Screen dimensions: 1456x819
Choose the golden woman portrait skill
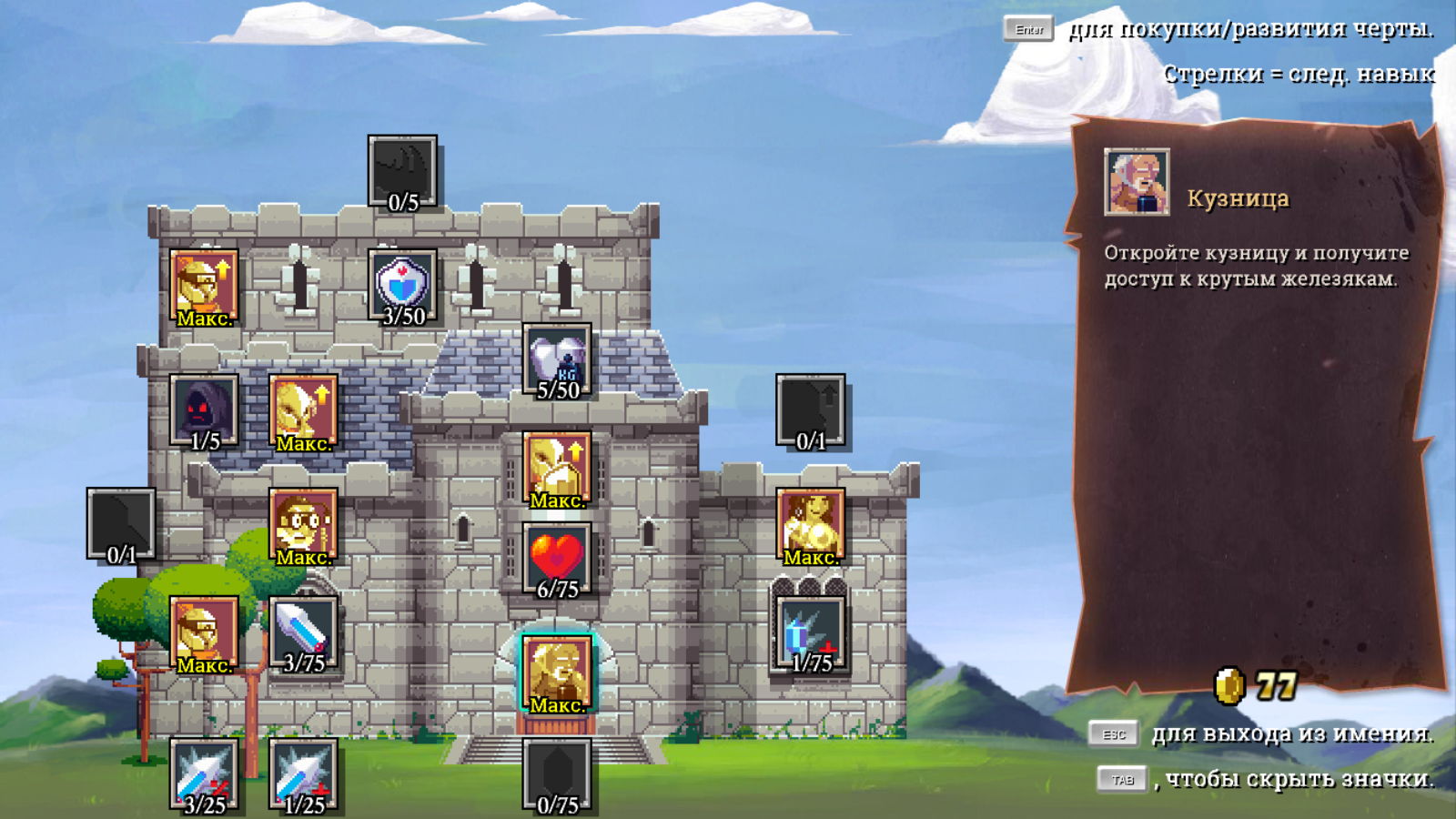point(810,525)
